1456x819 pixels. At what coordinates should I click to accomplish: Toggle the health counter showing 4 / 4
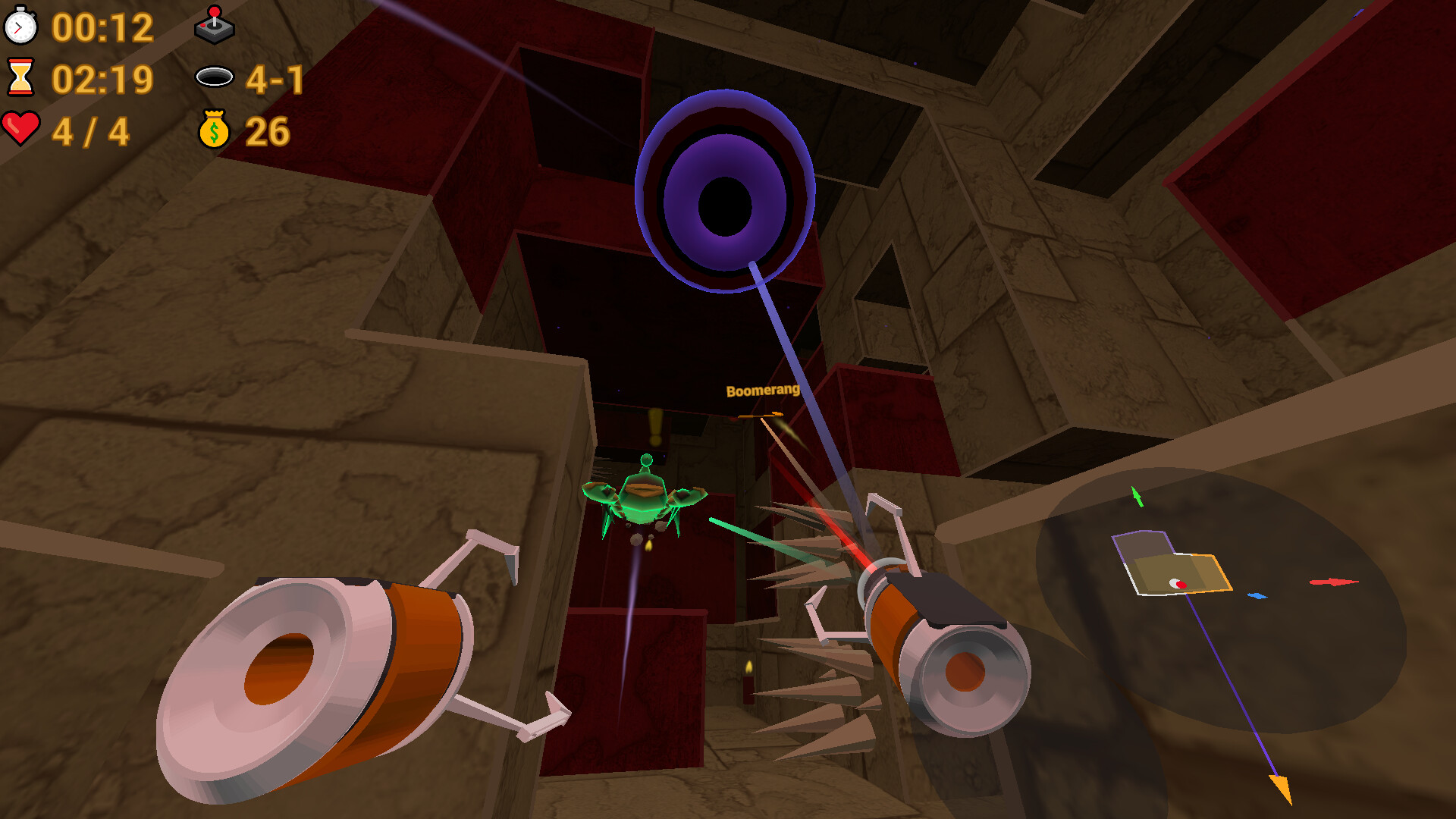click(x=91, y=130)
